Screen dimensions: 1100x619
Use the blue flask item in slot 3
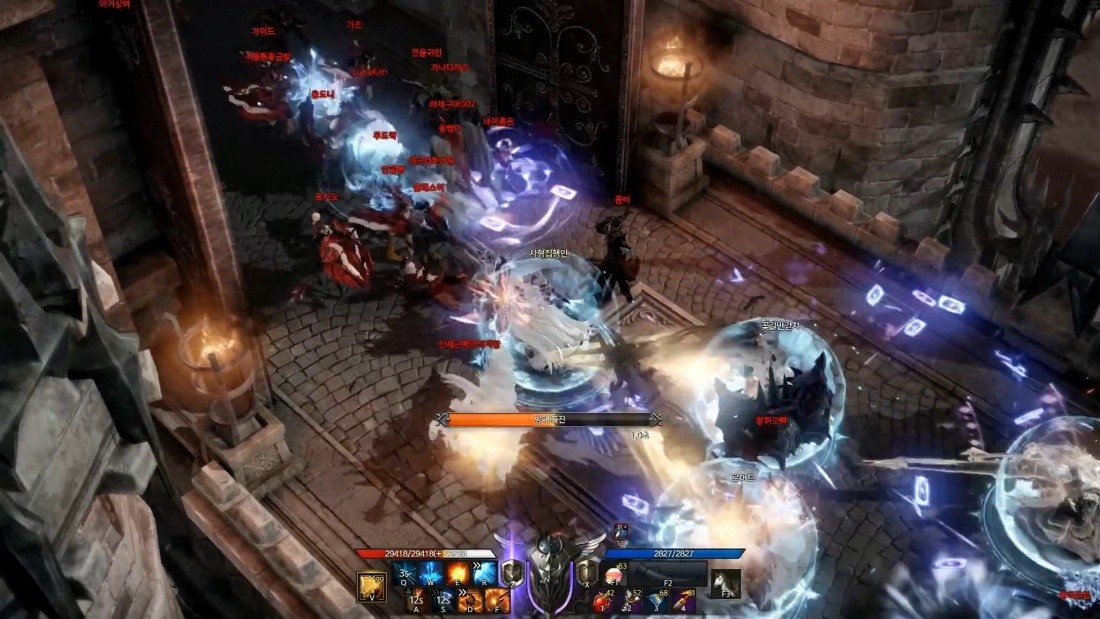tap(658, 600)
